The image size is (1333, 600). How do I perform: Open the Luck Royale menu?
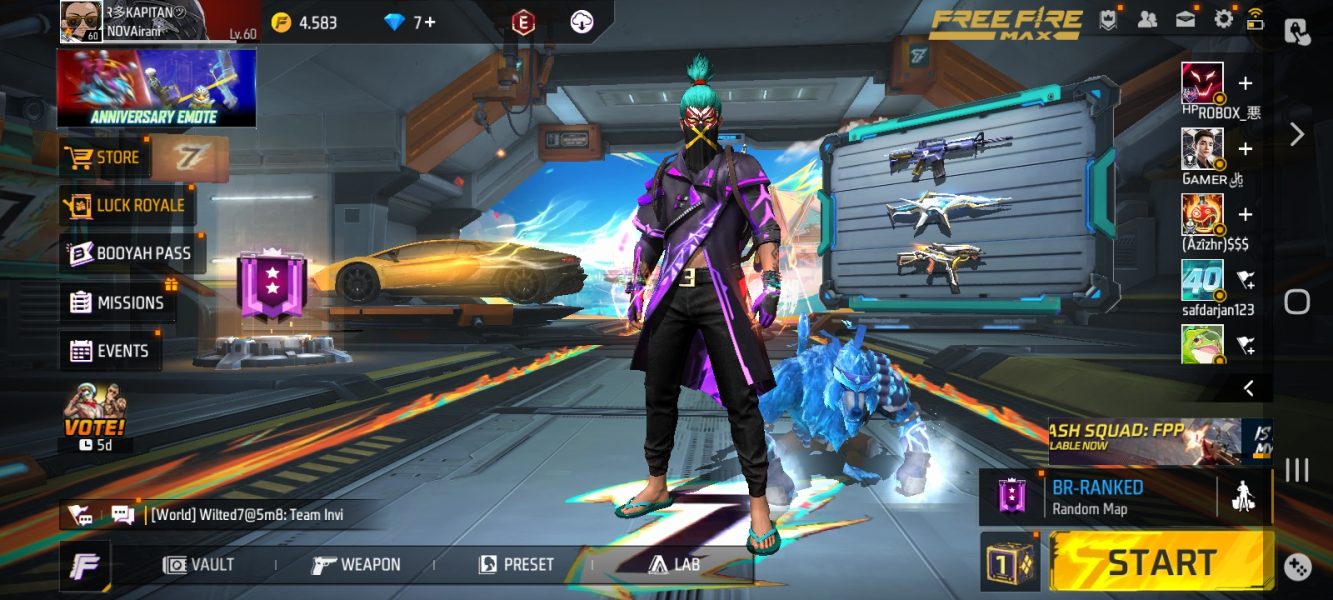pyautogui.click(x=127, y=205)
